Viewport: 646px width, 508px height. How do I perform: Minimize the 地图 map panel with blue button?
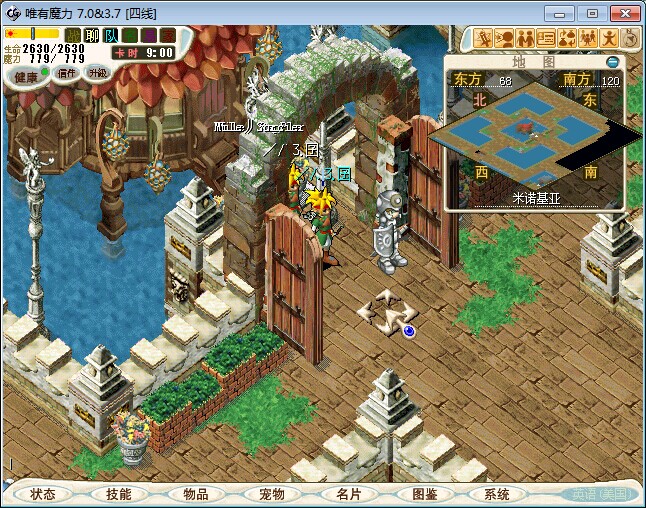613,62
